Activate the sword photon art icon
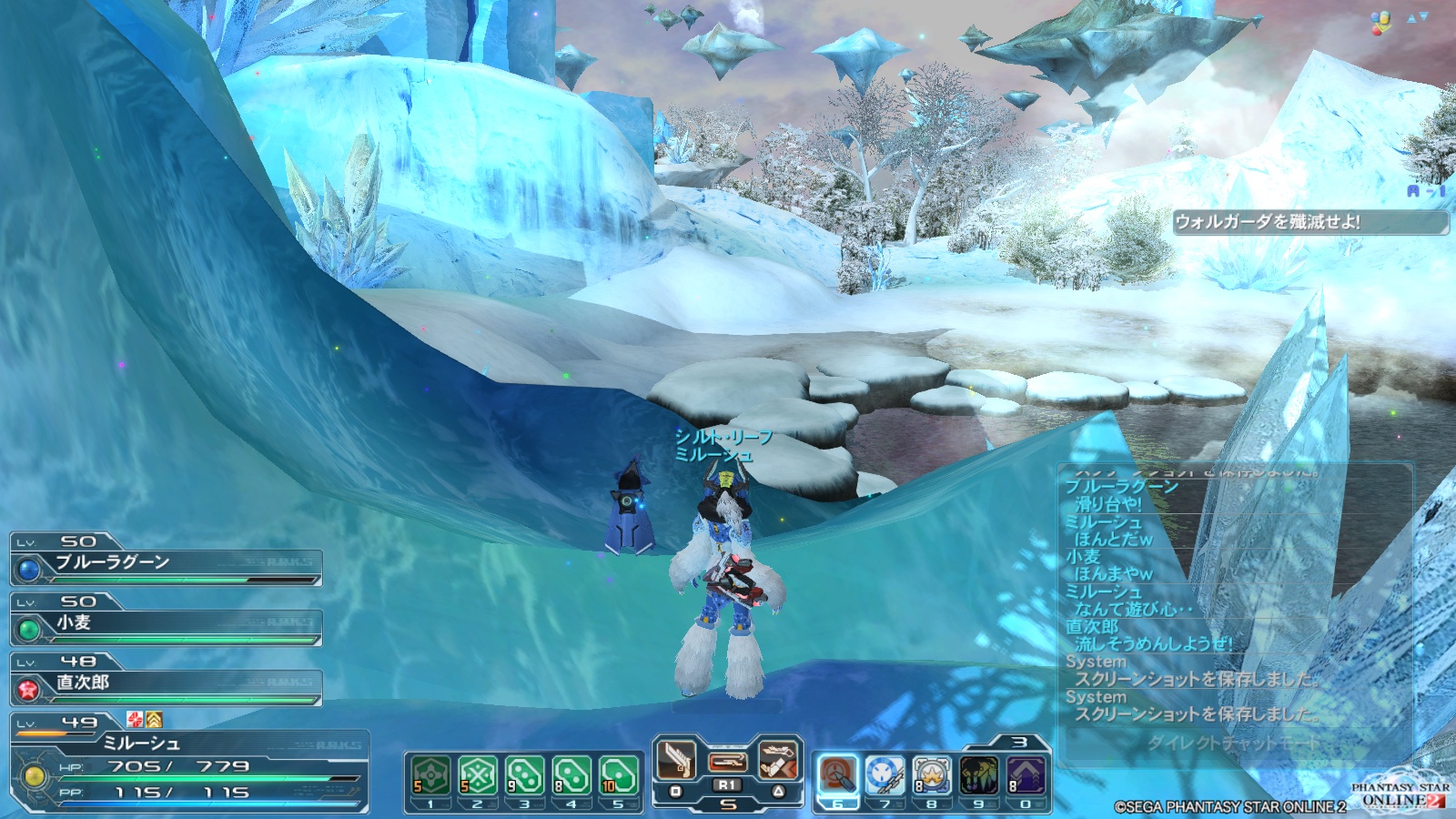The height and width of the screenshot is (819, 1456). click(677, 758)
